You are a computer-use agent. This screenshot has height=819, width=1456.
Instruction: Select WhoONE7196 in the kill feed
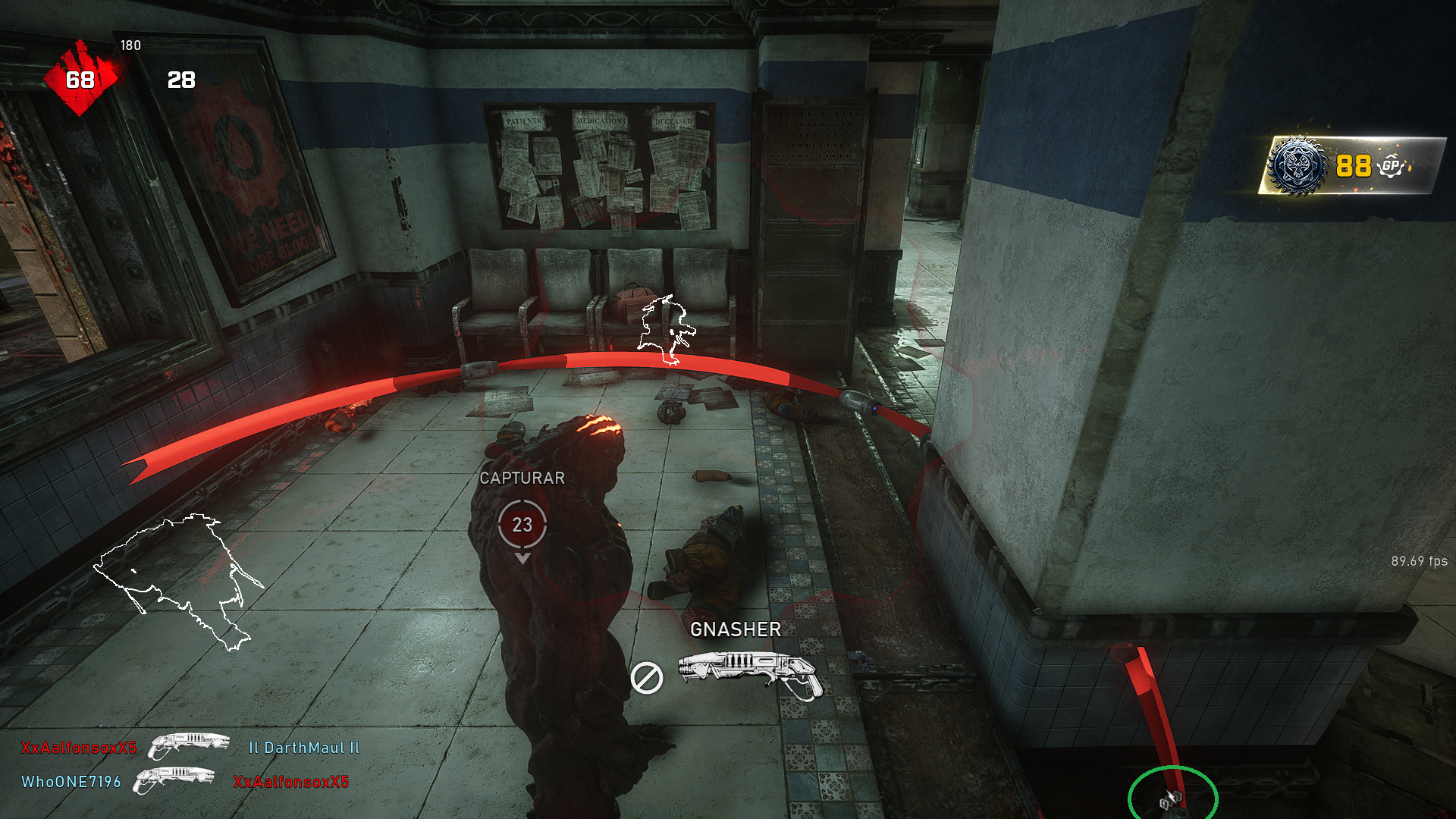(71, 782)
